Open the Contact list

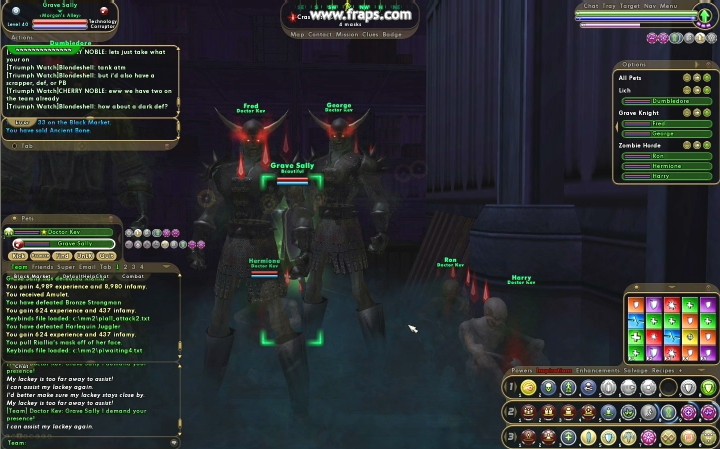coord(321,34)
